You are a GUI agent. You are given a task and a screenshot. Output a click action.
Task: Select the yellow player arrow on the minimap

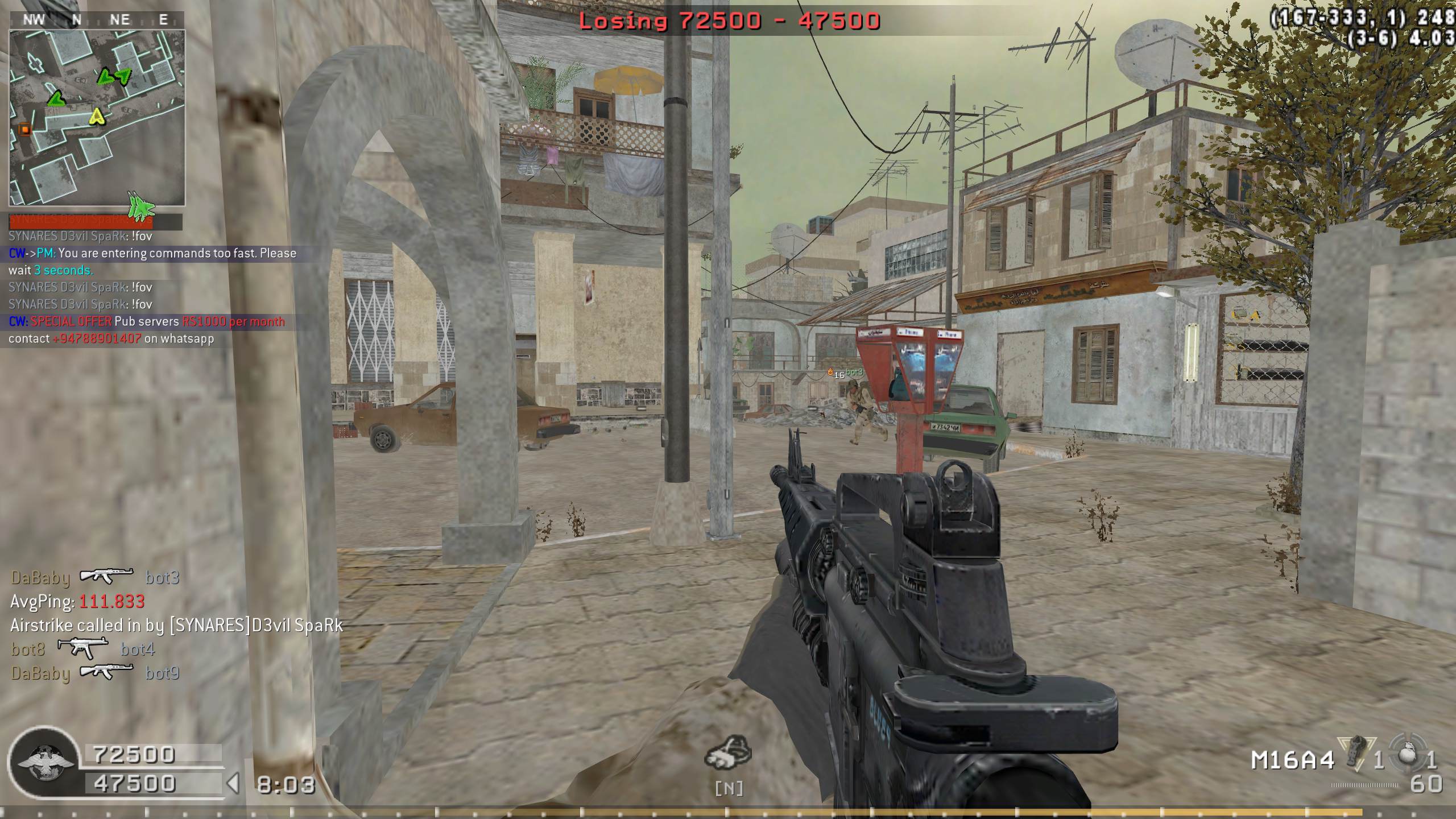[98, 117]
